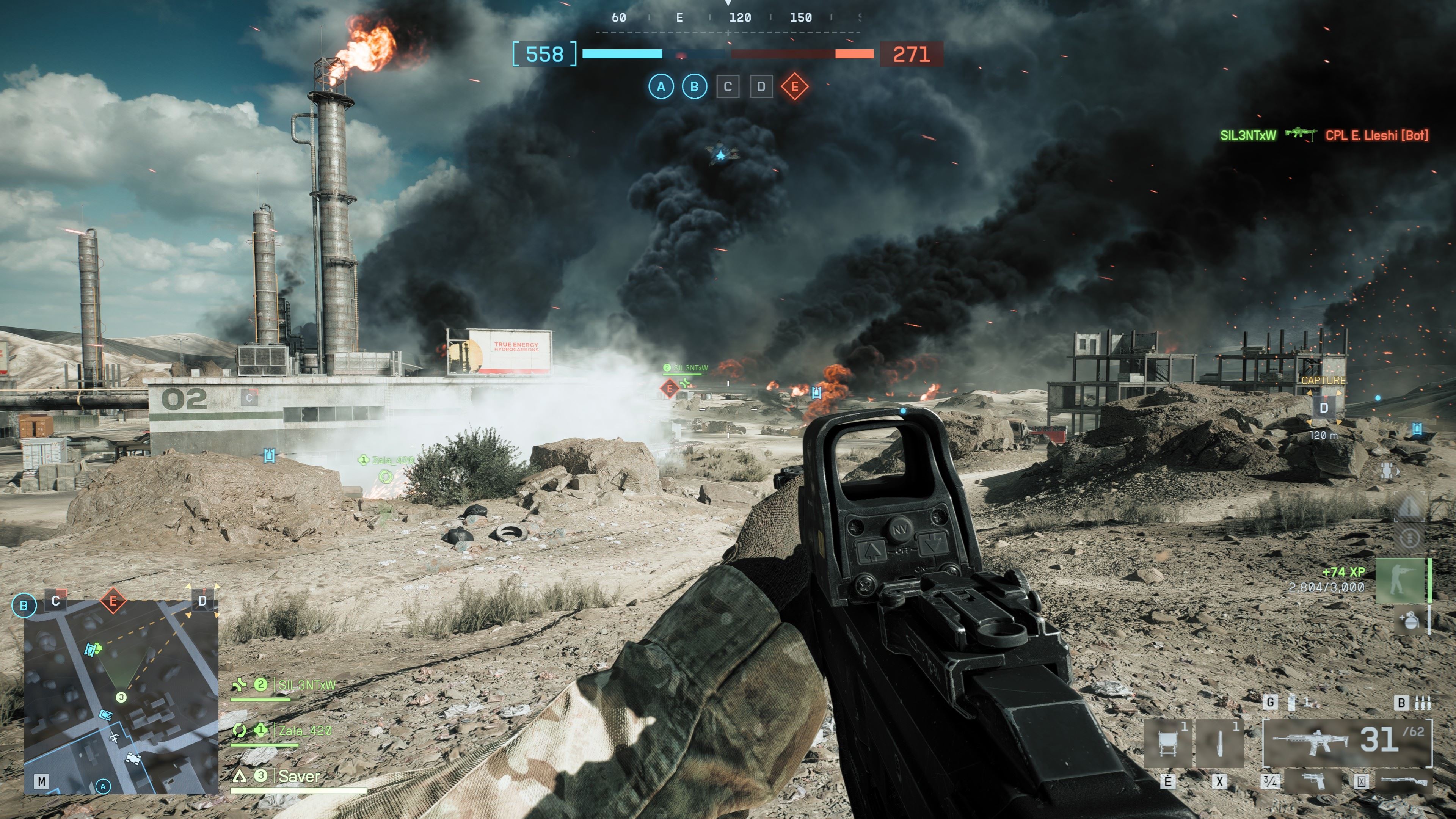Screen dimensions: 1456x819
Task: Select neutral objective D in the top bar
Action: point(761,87)
